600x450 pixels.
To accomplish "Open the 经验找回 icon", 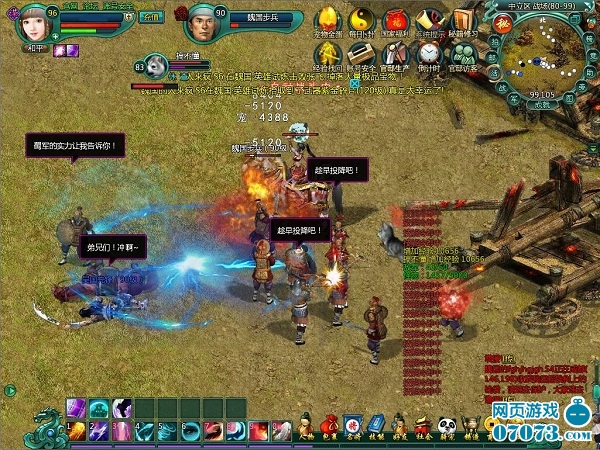I will tap(332, 54).
